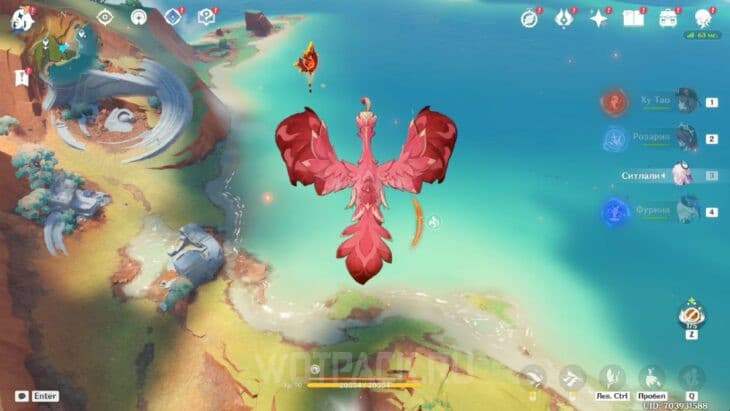Switch to party member Ху Тао
This screenshot has height=411, width=730.
(683, 101)
